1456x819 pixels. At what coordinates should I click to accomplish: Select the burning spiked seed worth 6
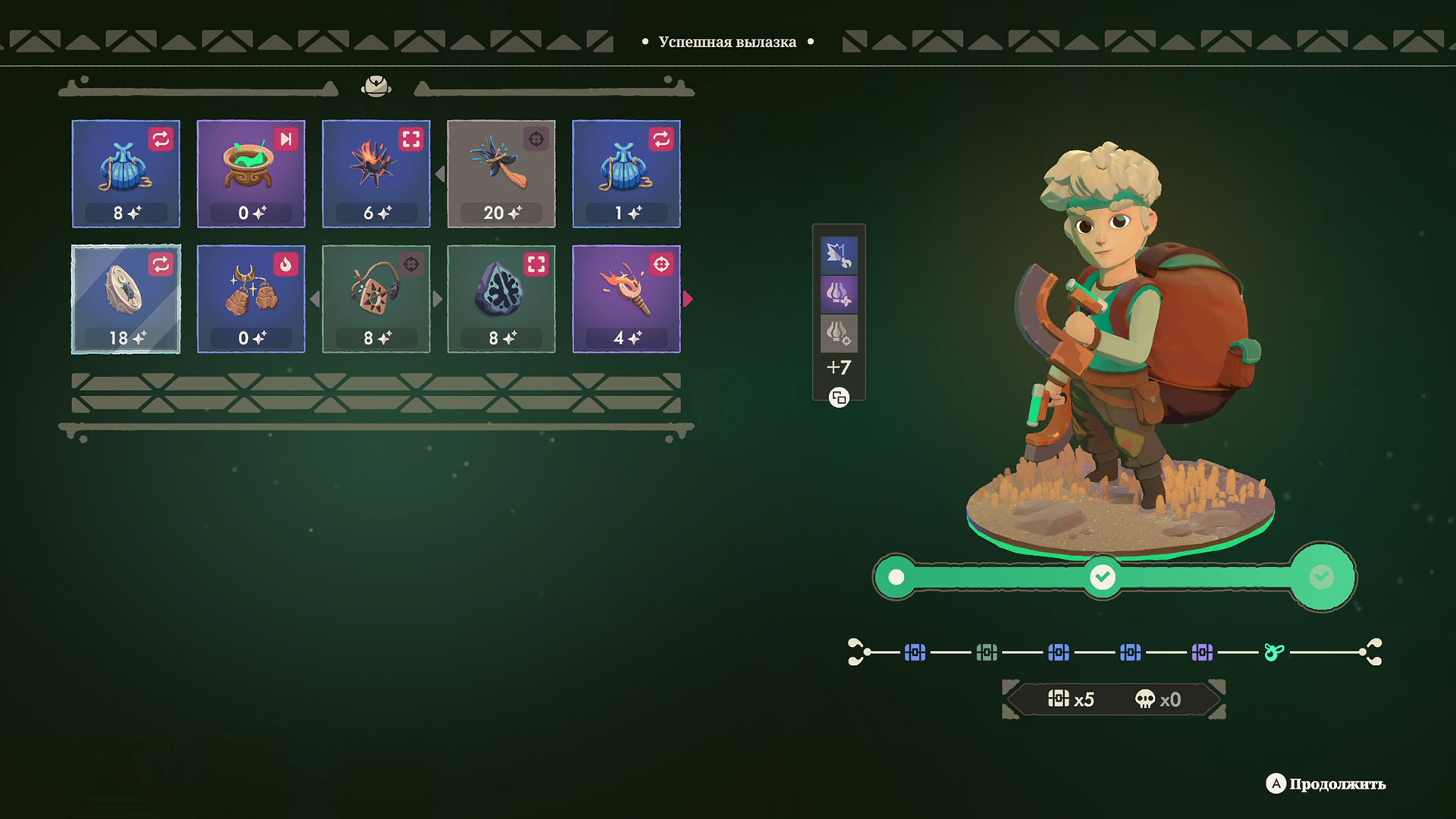tap(376, 173)
